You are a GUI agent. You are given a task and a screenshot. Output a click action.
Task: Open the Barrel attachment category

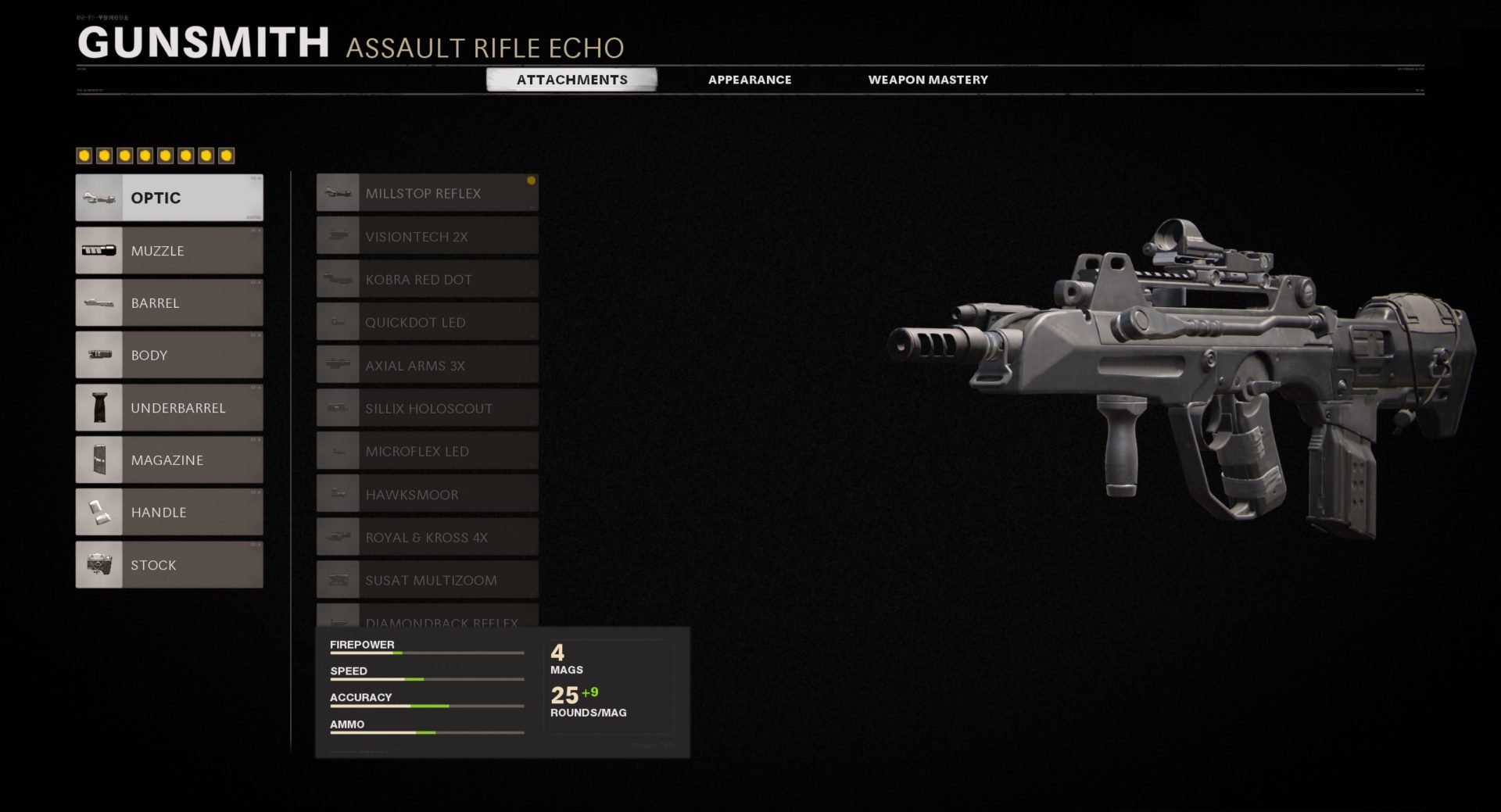170,303
